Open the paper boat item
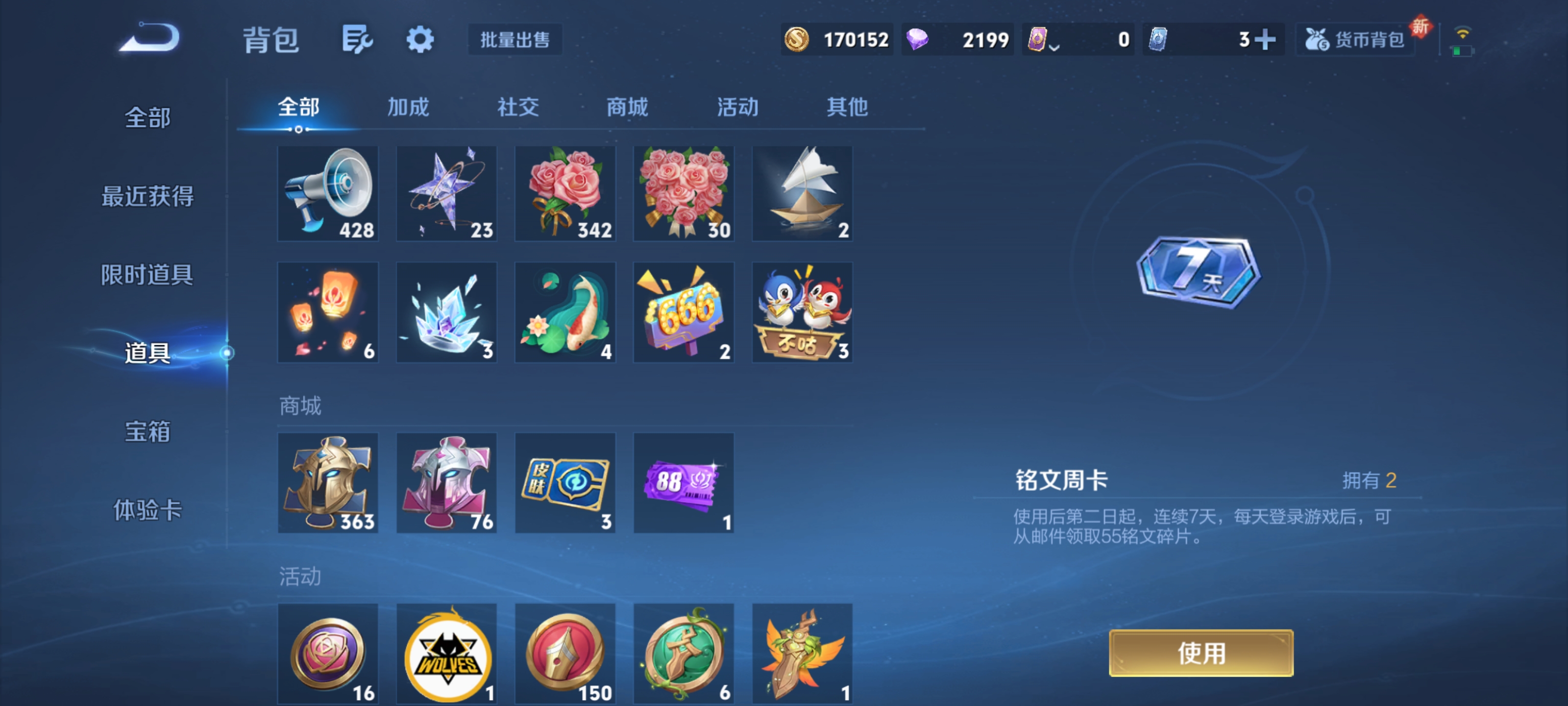The height and width of the screenshot is (706, 1568). pos(802,194)
